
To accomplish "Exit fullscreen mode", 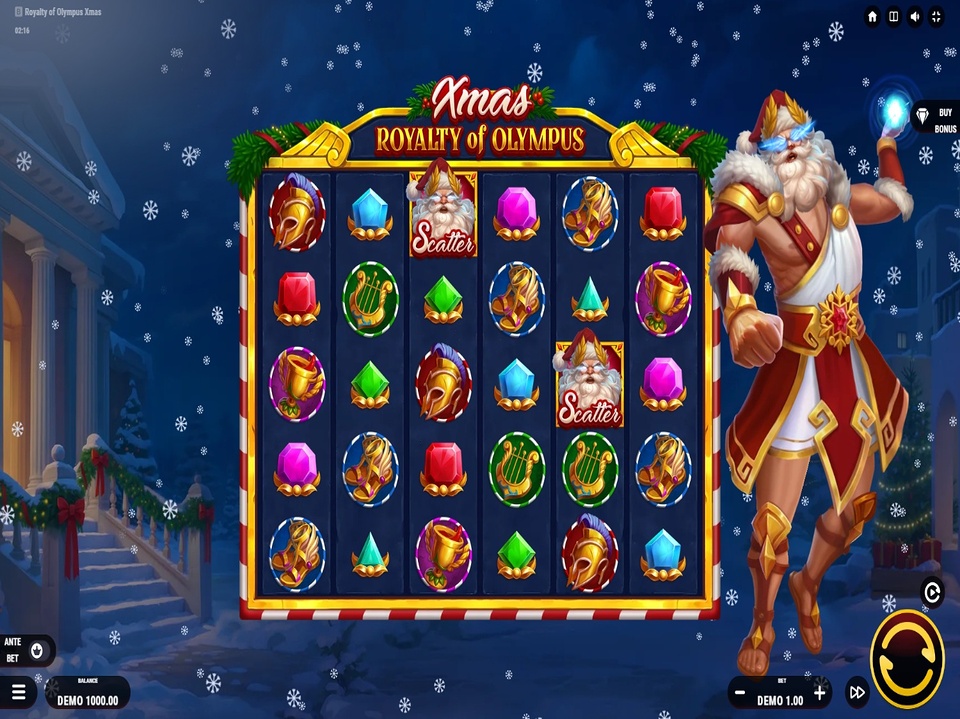I will click(x=937, y=17).
